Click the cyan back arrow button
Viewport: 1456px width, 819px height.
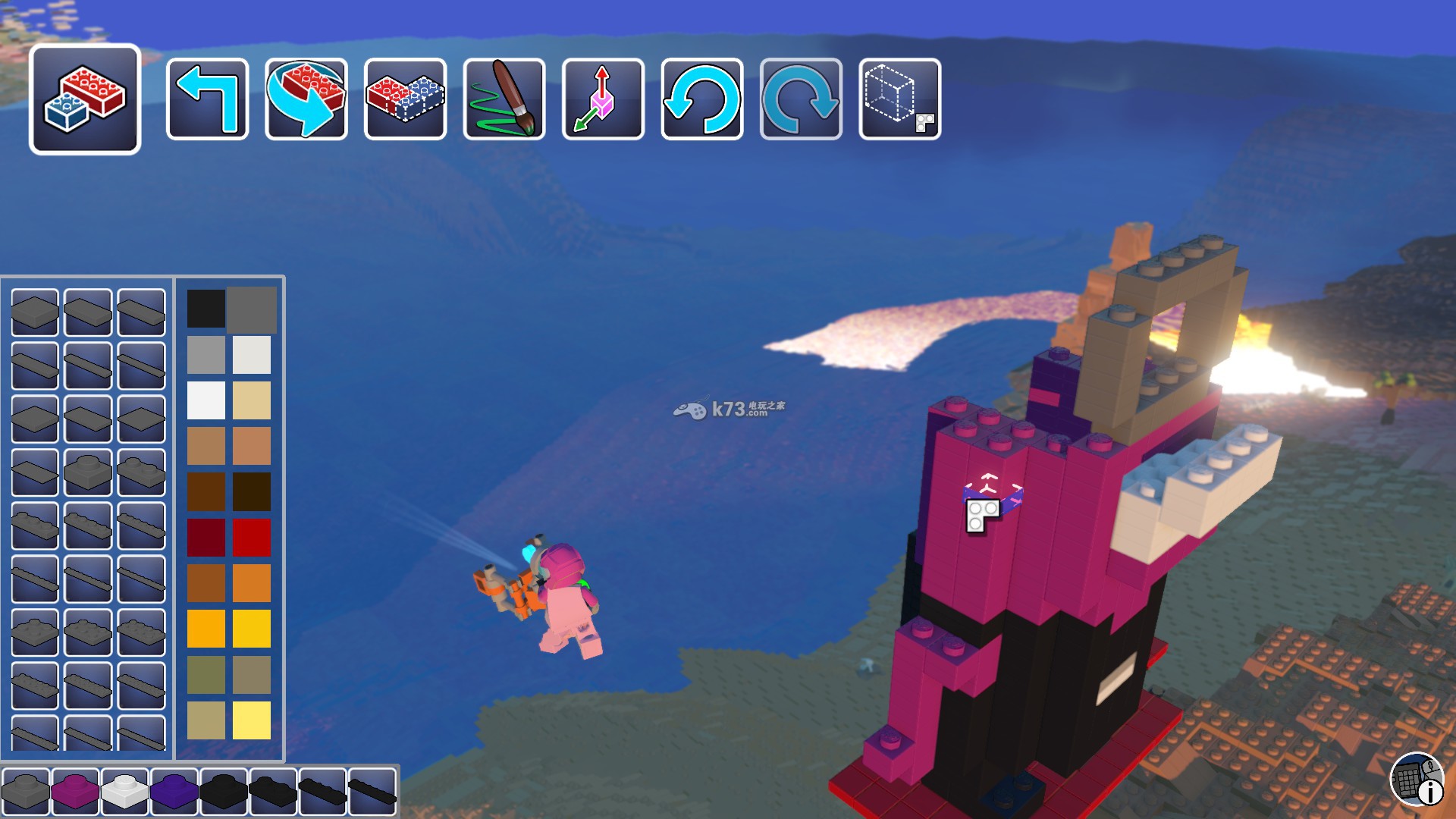click(207, 99)
